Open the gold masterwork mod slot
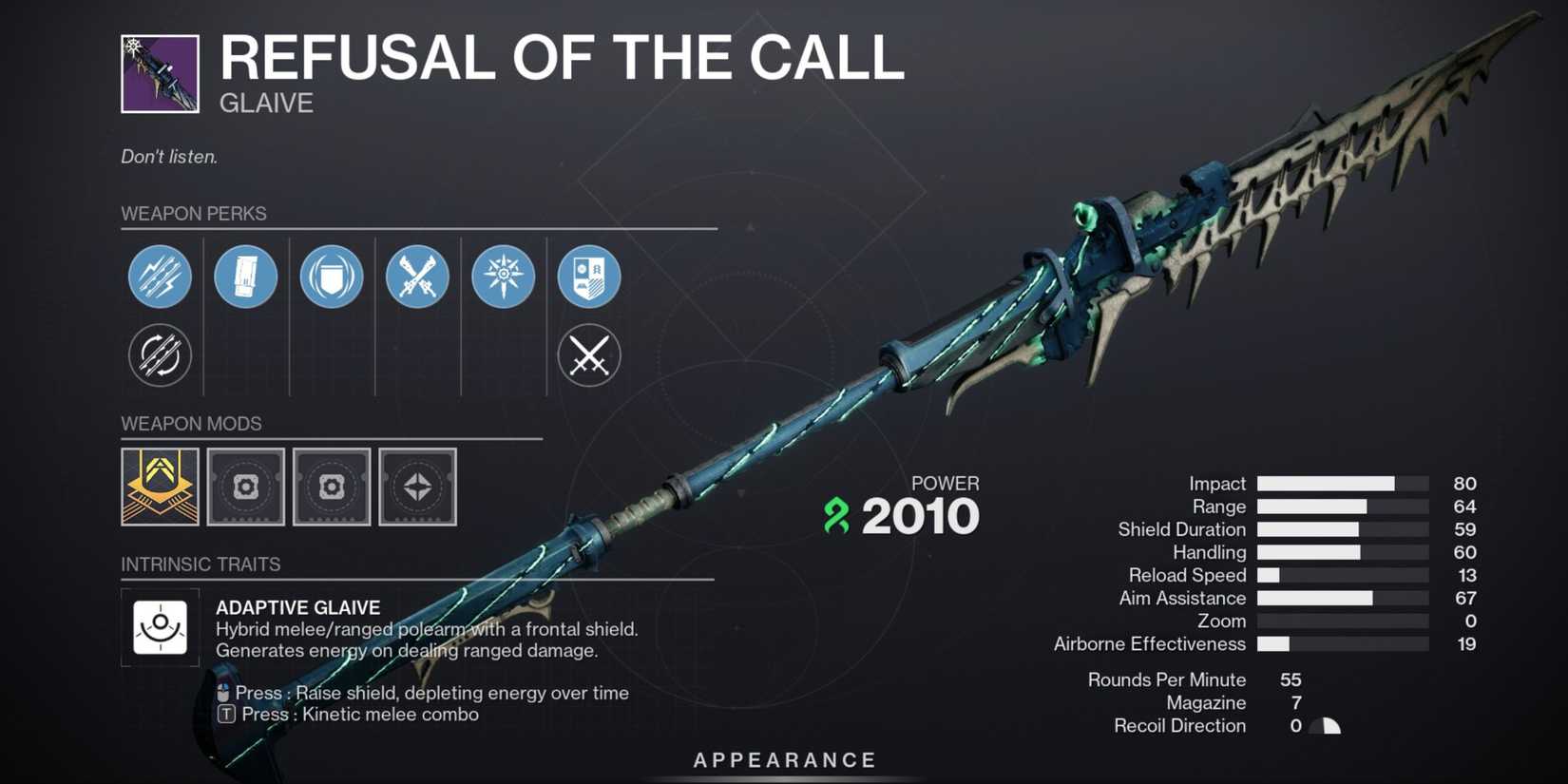This screenshot has height=784, width=1568. 160,488
